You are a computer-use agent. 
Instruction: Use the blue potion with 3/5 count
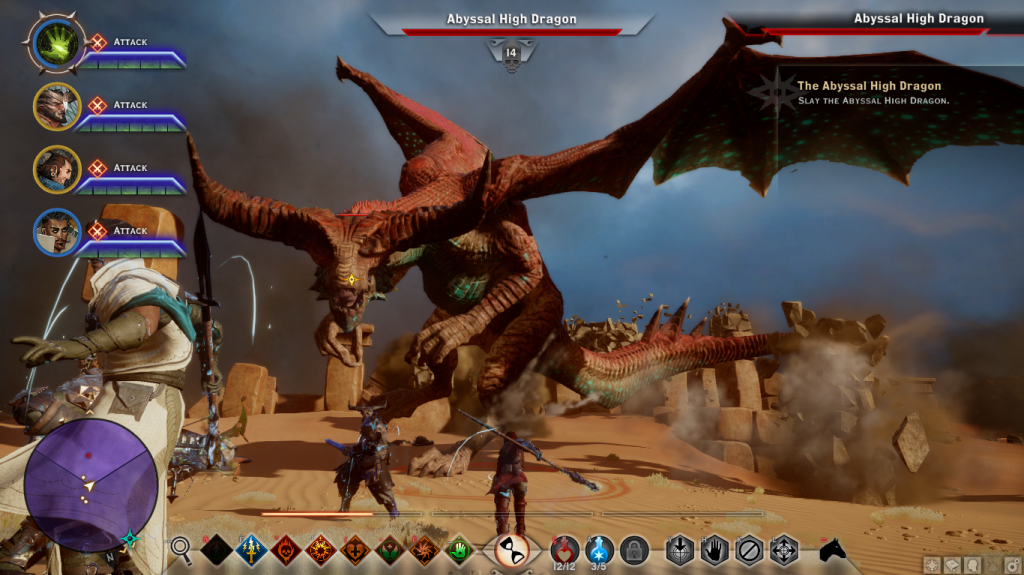pyautogui.click(x=599, y=548)
